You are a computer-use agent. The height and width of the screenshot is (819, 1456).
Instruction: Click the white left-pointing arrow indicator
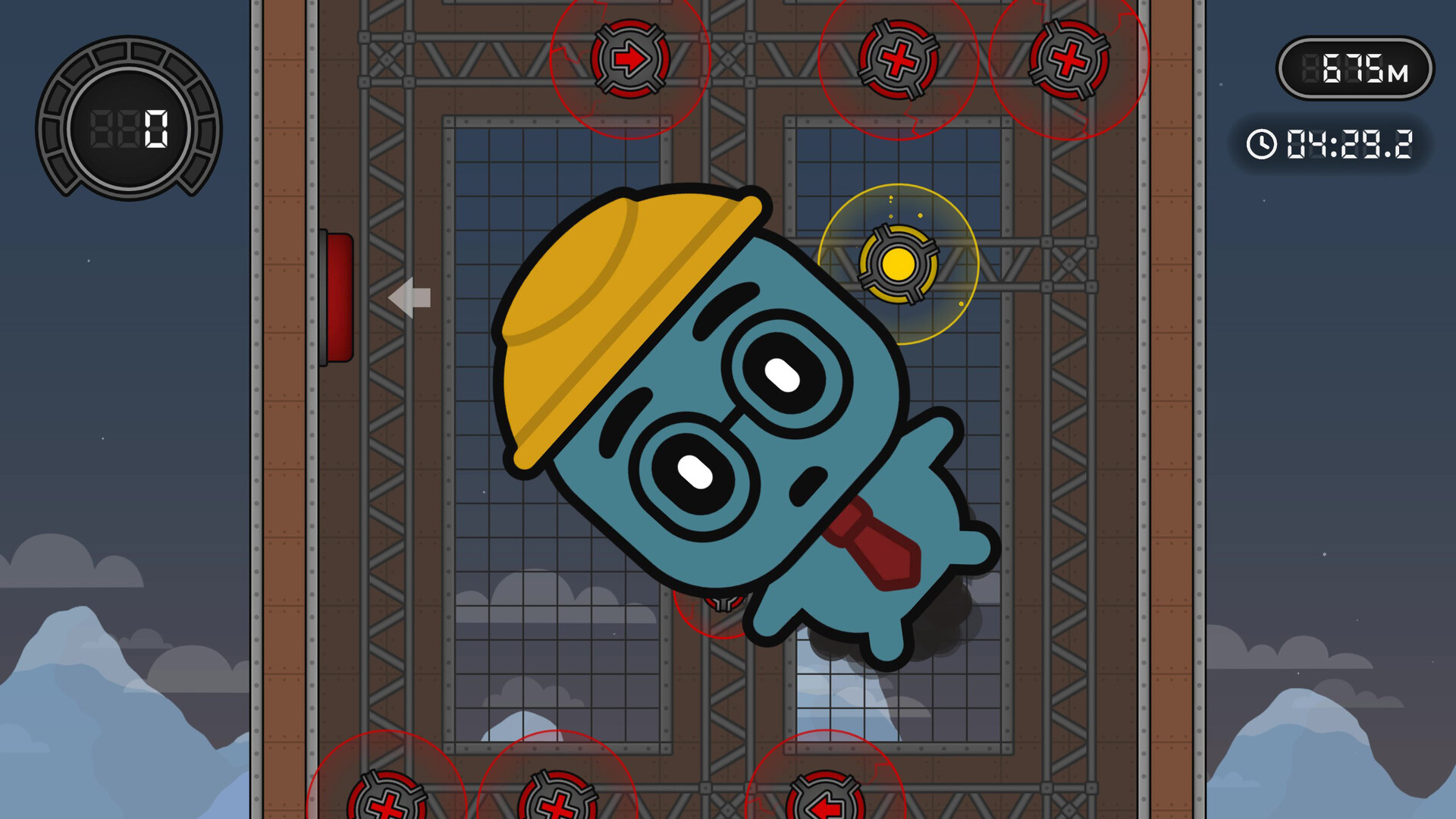[408, 299]
